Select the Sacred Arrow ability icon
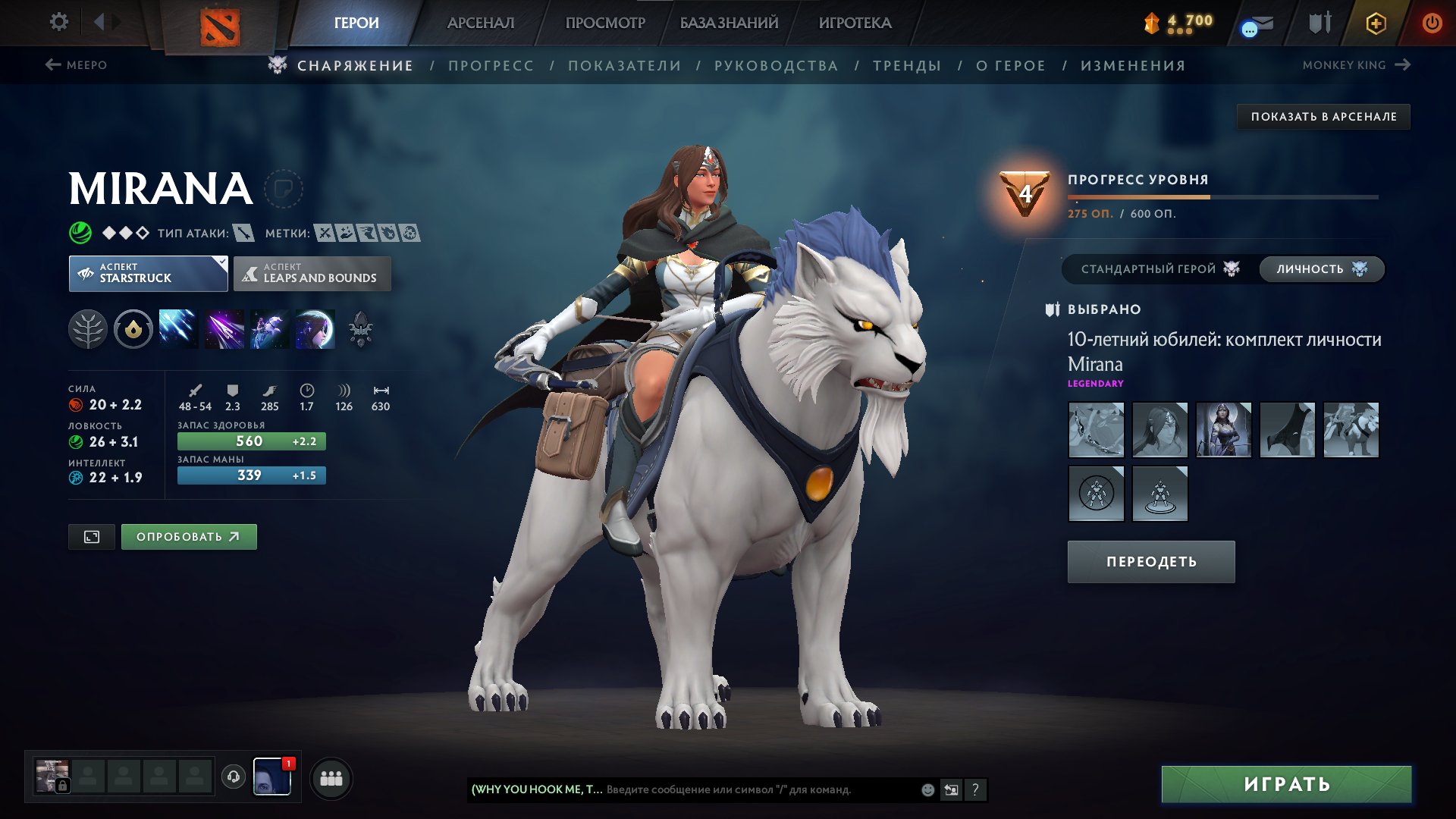Image resolution: width=1456 pixels, height=819 pixels. 223,329
